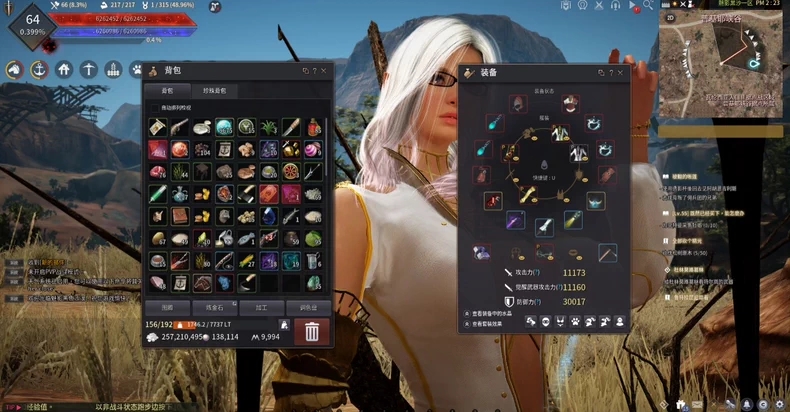The width and height of the screenshot is (790, 412).
Task: Open the help button on equipment window
Action: 610,72
